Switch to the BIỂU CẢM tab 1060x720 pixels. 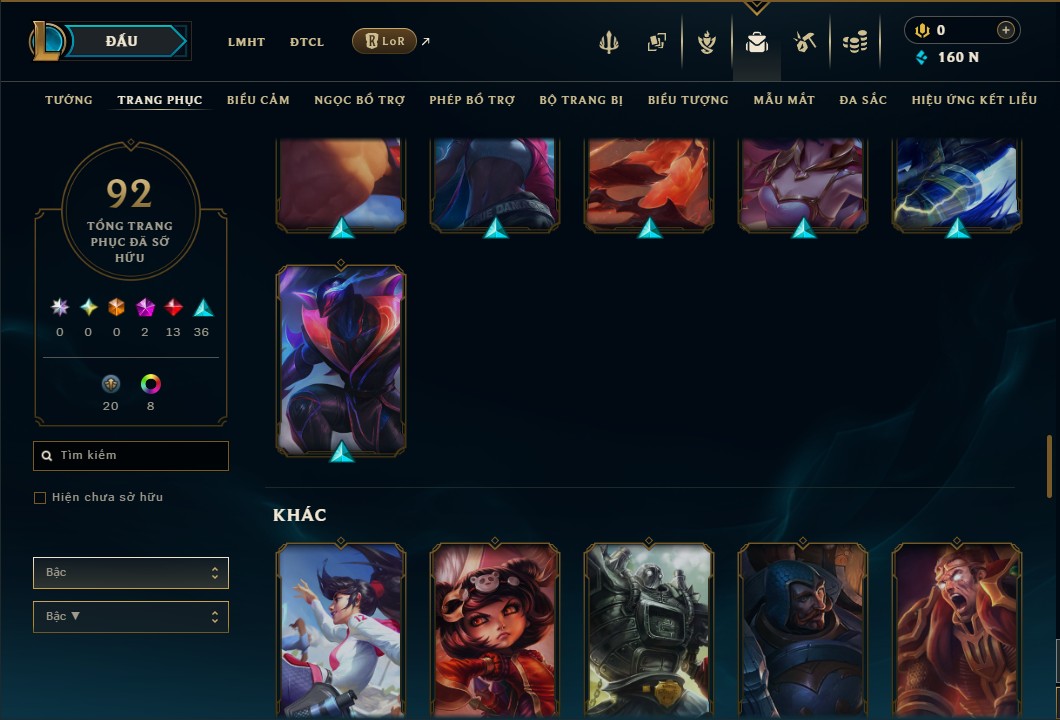click(258, 100)
